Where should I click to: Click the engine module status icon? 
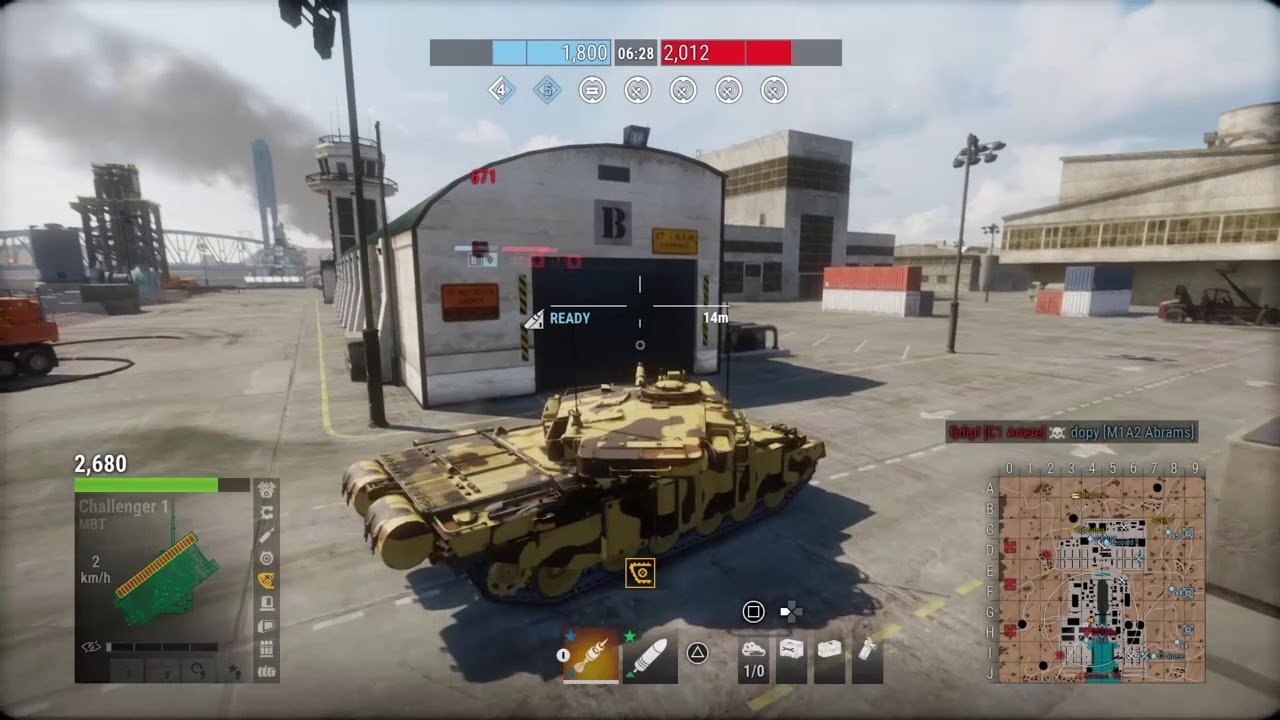click(267, 490)
